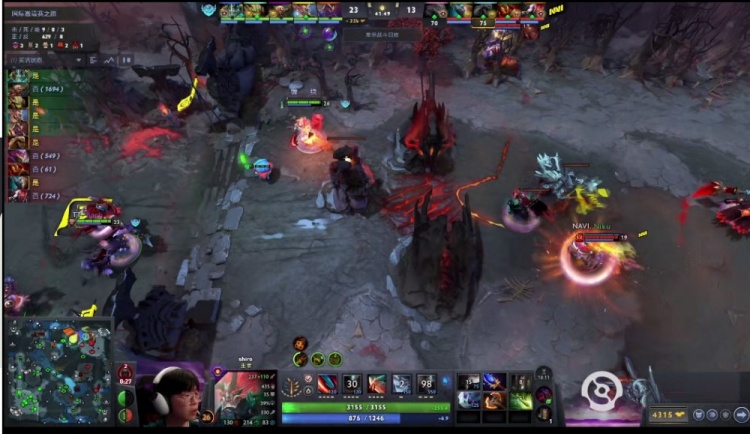Click the round arrow button at bottom-right corner
Image resolution: width=750 pixels, height=434 pixels.
click(x=740, y=415)
